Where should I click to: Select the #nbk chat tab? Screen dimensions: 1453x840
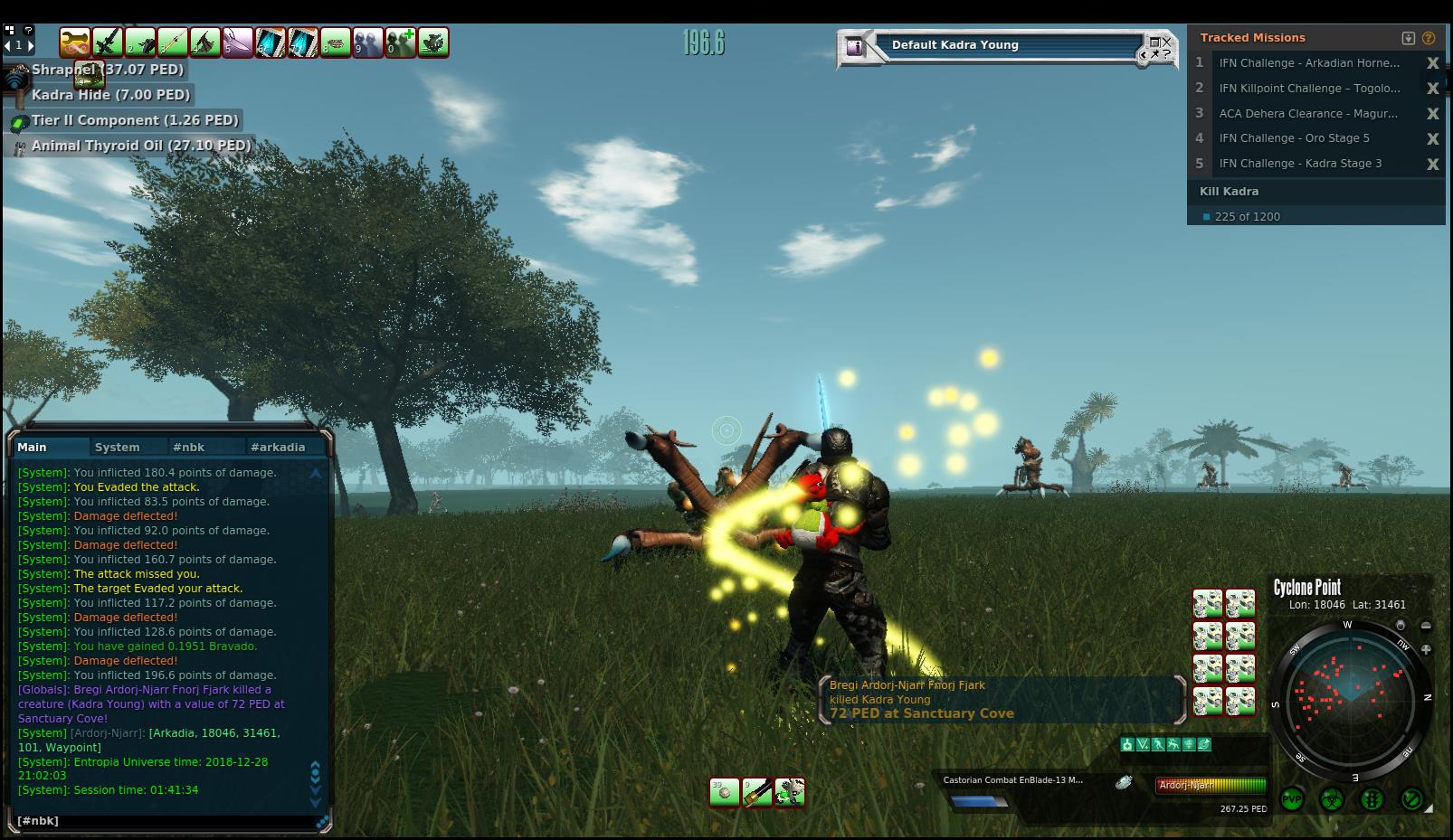coord(189,447)
